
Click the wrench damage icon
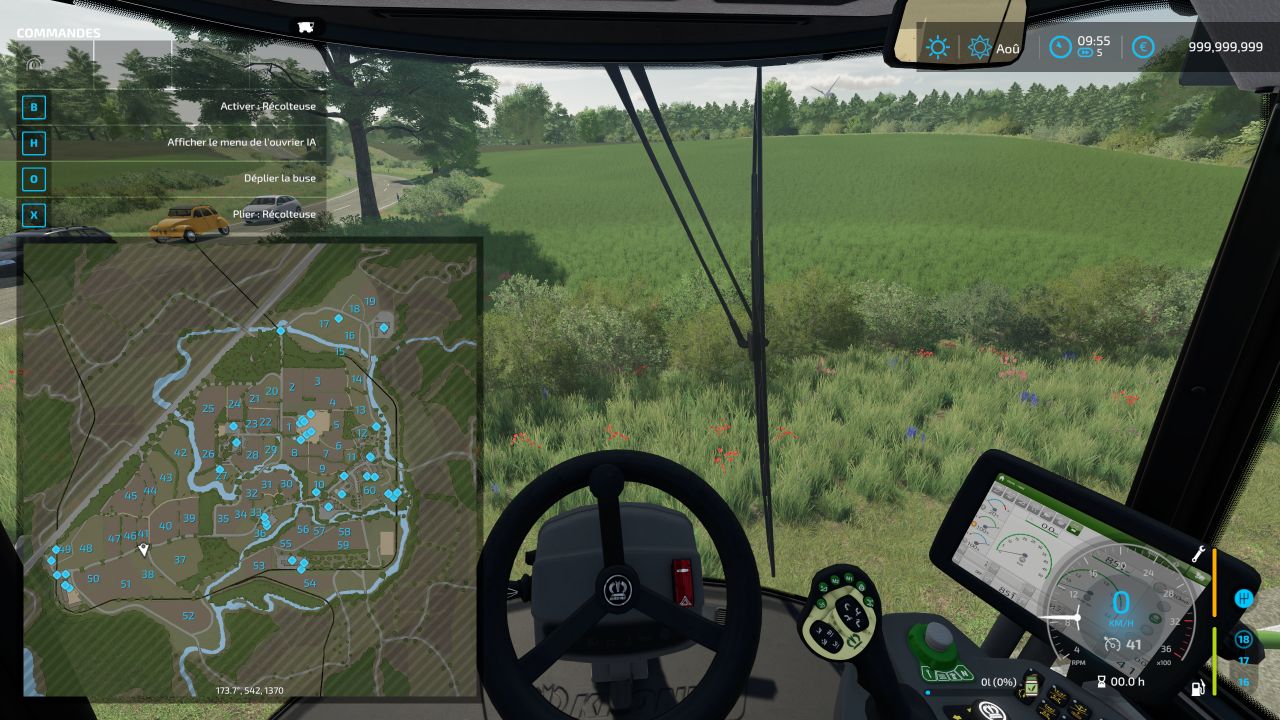(1197, 554)
